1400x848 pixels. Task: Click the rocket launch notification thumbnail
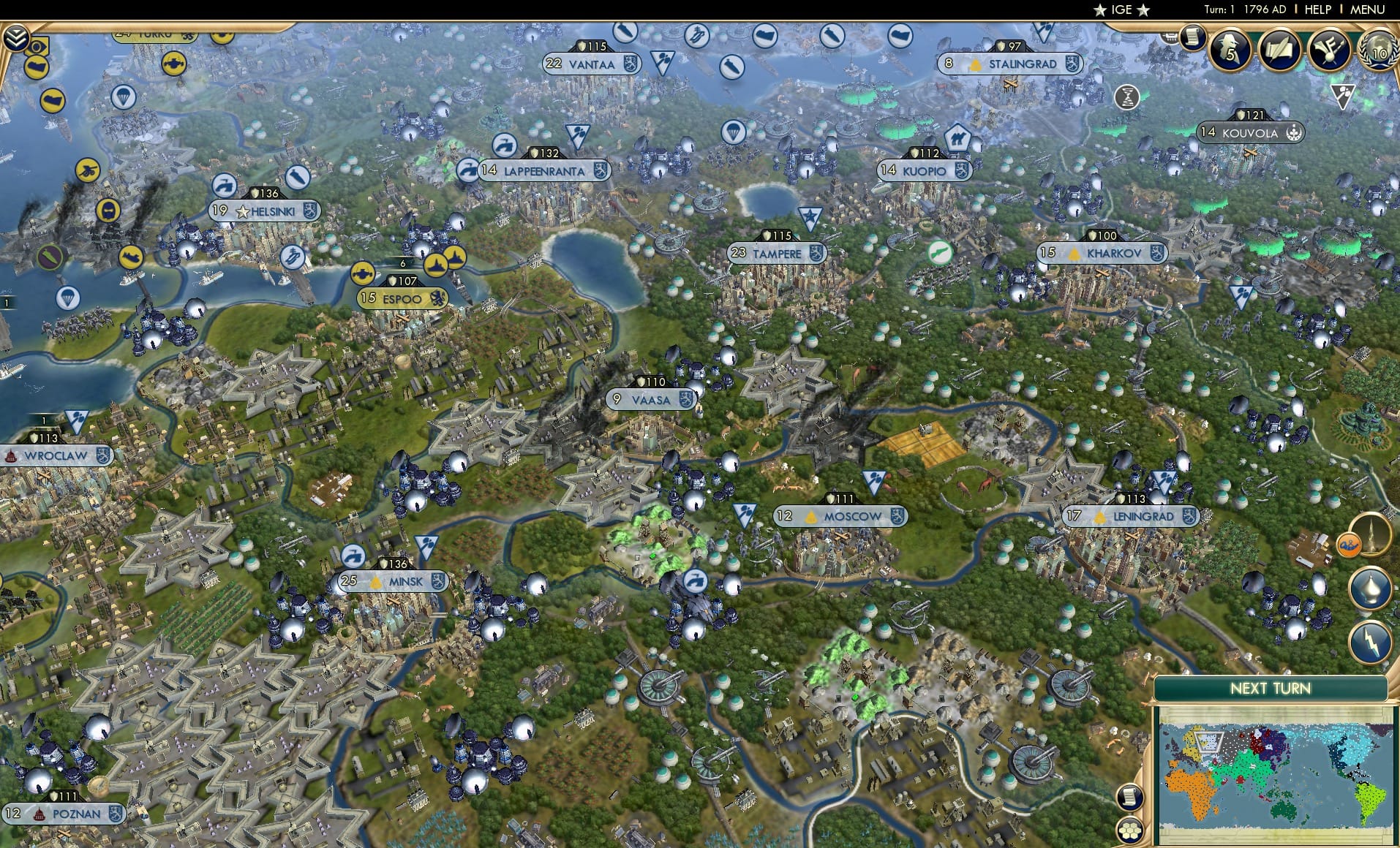pos(1372,534)
